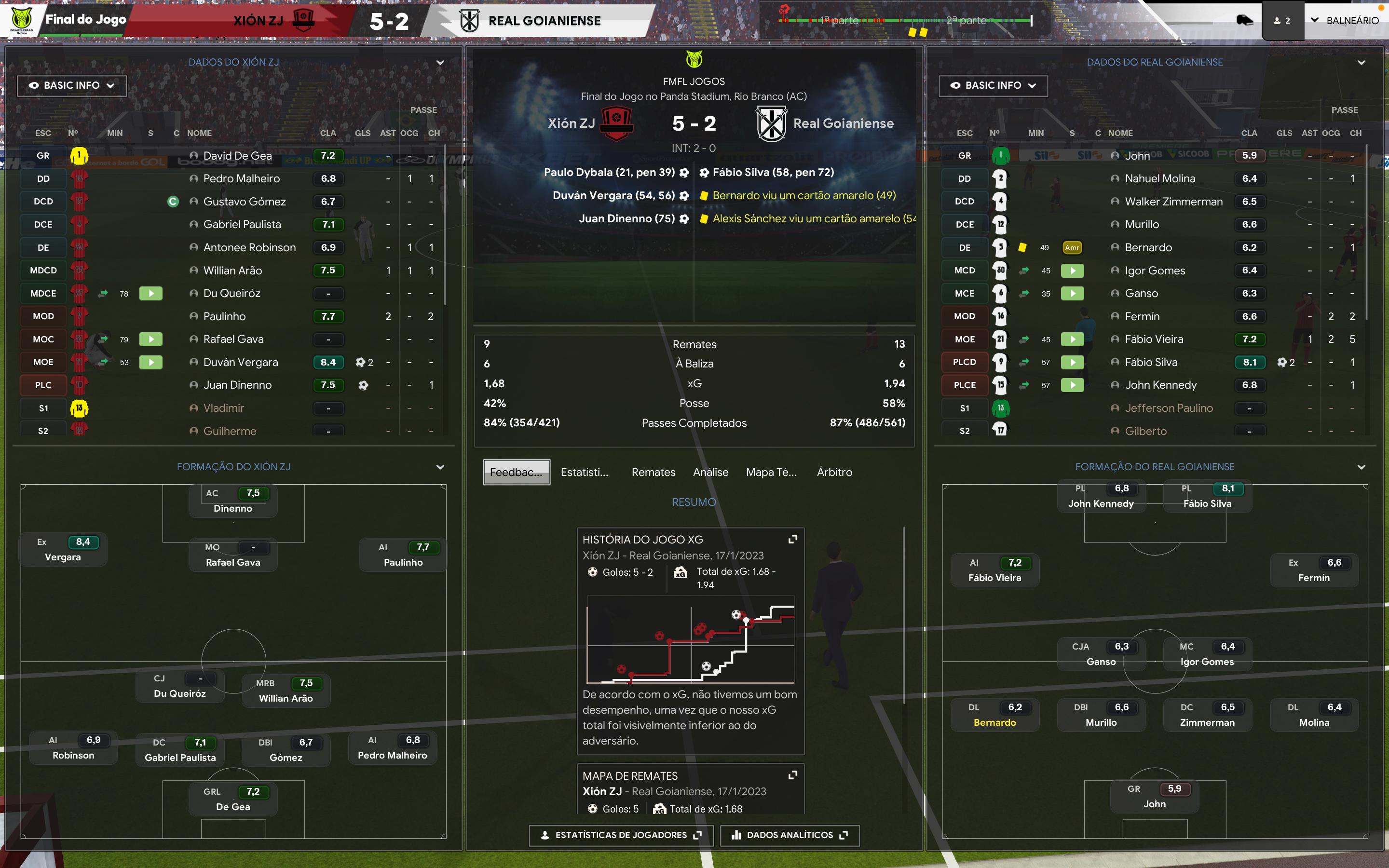Select Fábio Silva in Real Goianiense list

[1151, 362]
